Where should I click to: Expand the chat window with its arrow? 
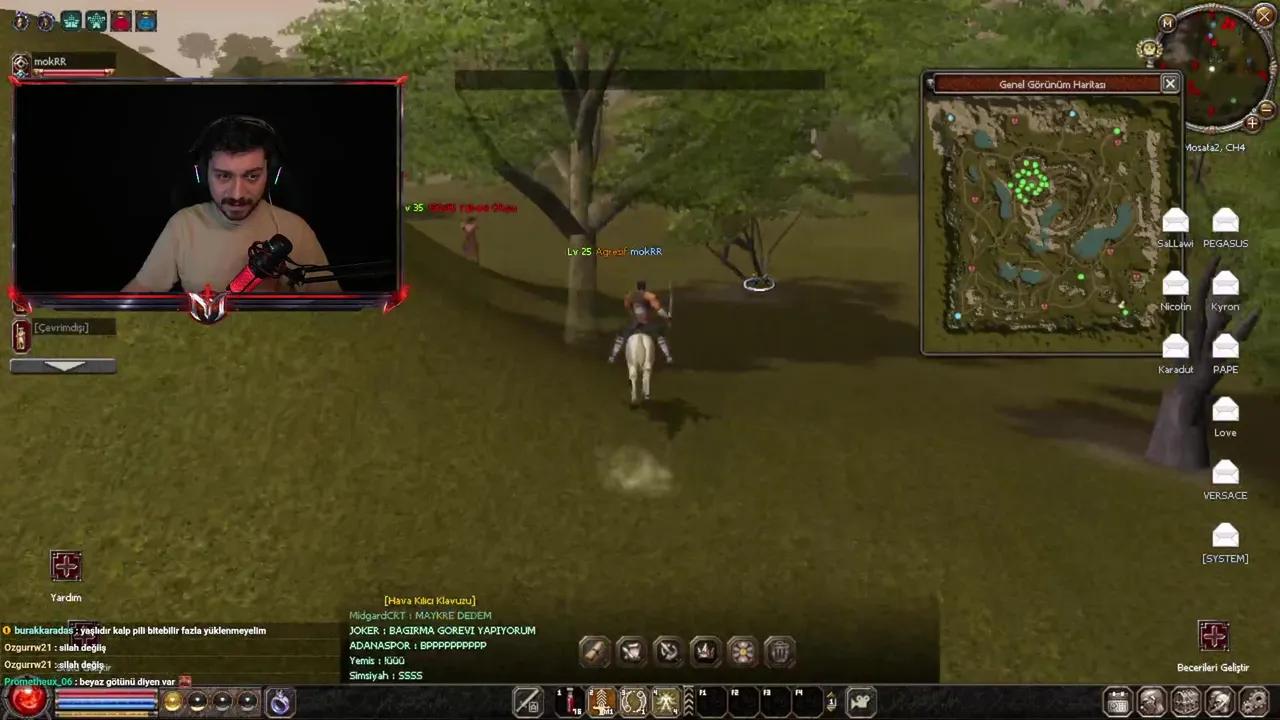(63, 366)
